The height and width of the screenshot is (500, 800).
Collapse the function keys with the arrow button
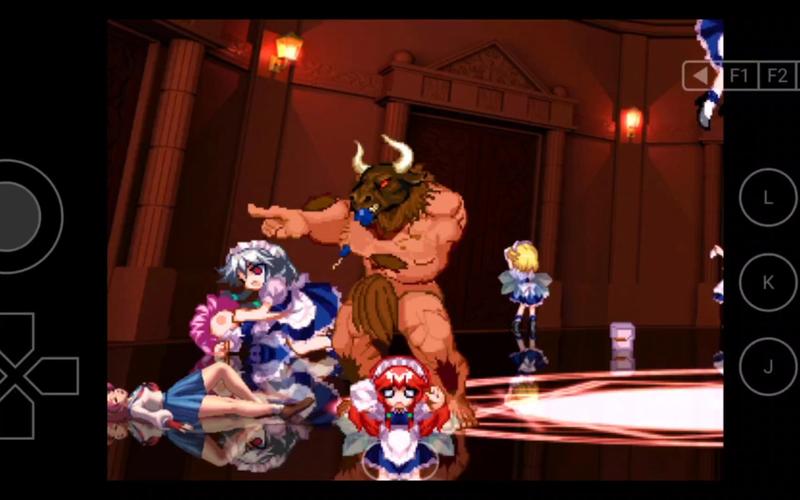coord(701,76)
